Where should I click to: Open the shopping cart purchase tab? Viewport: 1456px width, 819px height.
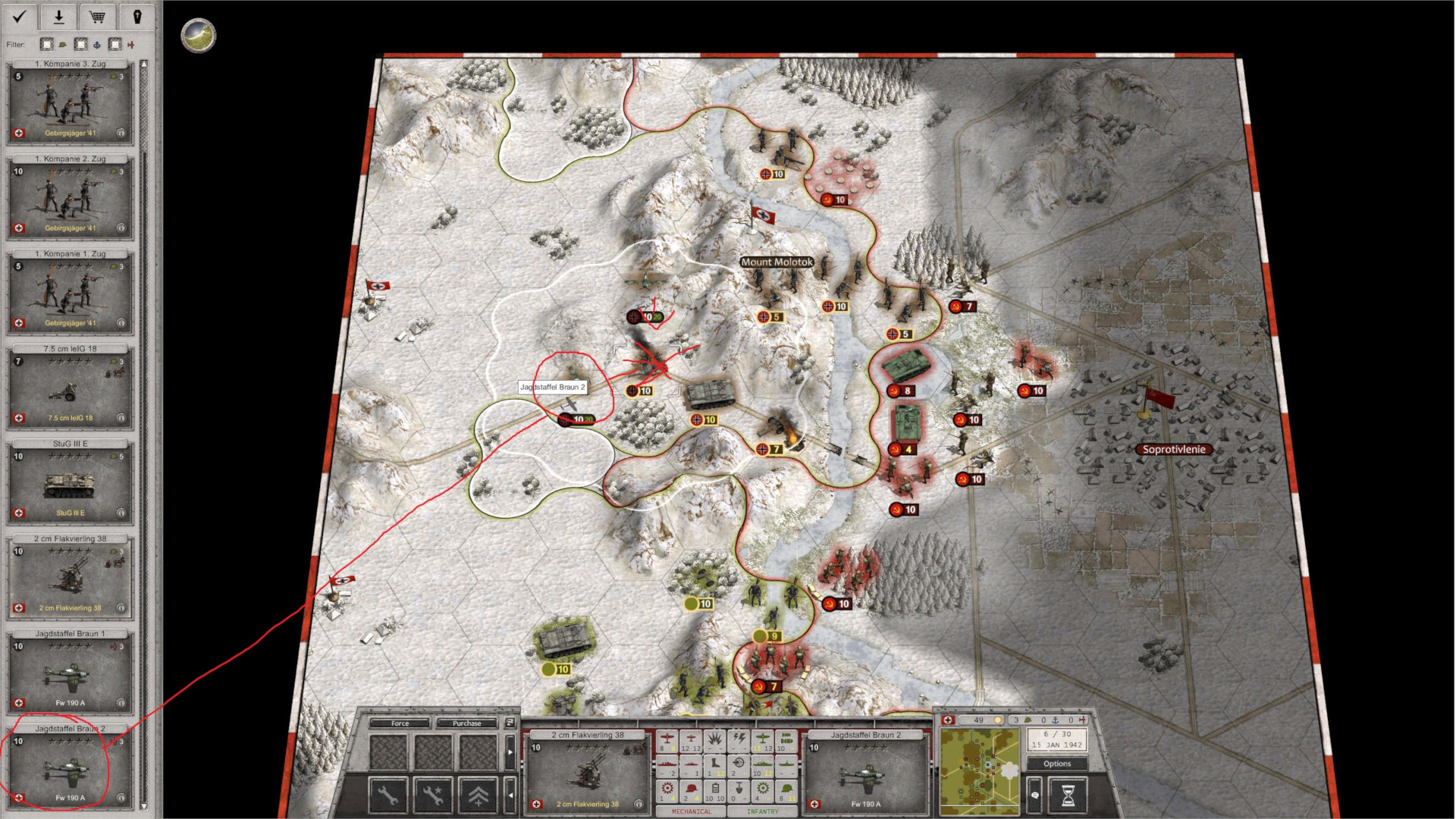[x=97, y=16]
